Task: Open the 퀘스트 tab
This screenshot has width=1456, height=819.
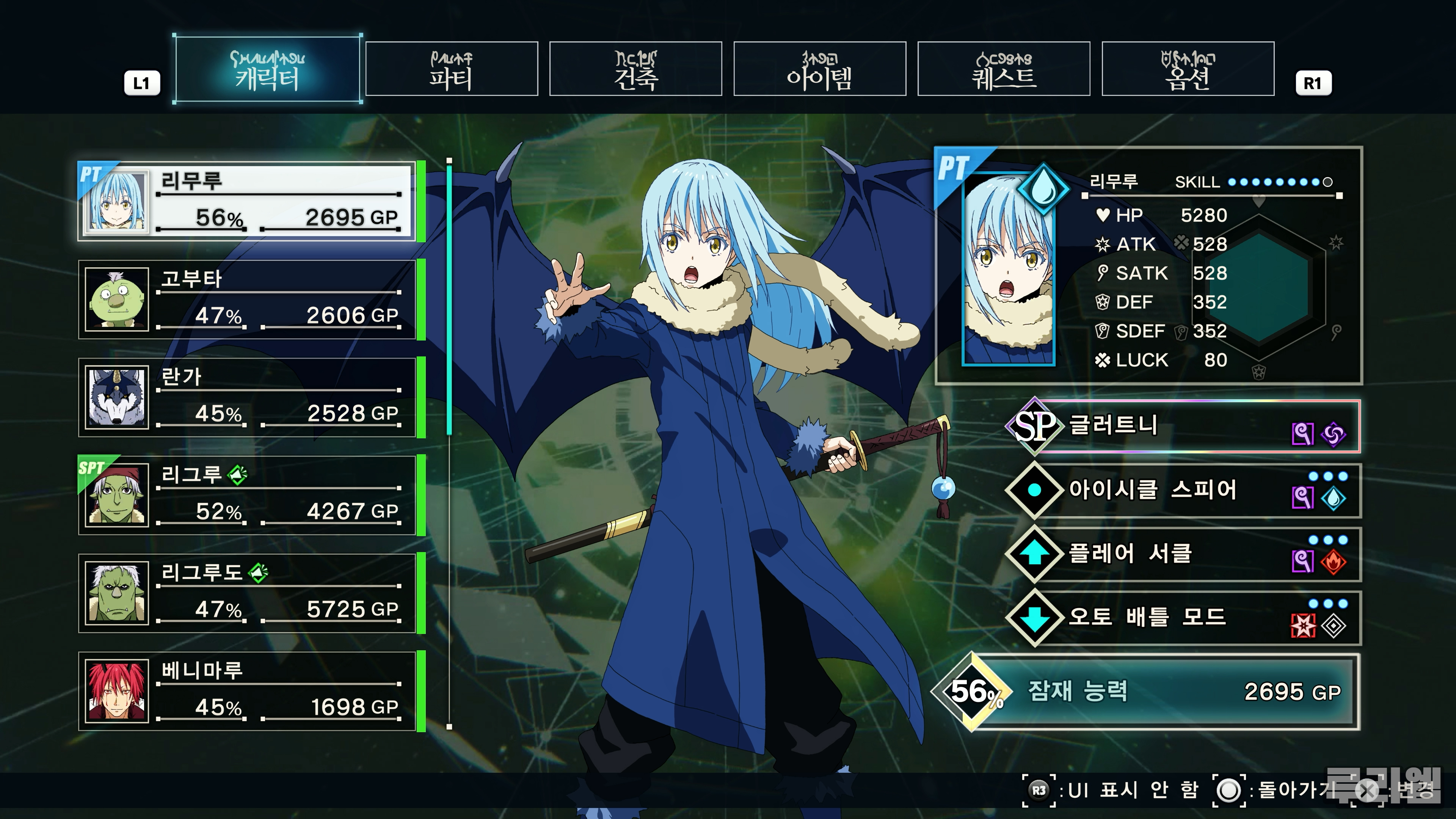Action: 1003,69
